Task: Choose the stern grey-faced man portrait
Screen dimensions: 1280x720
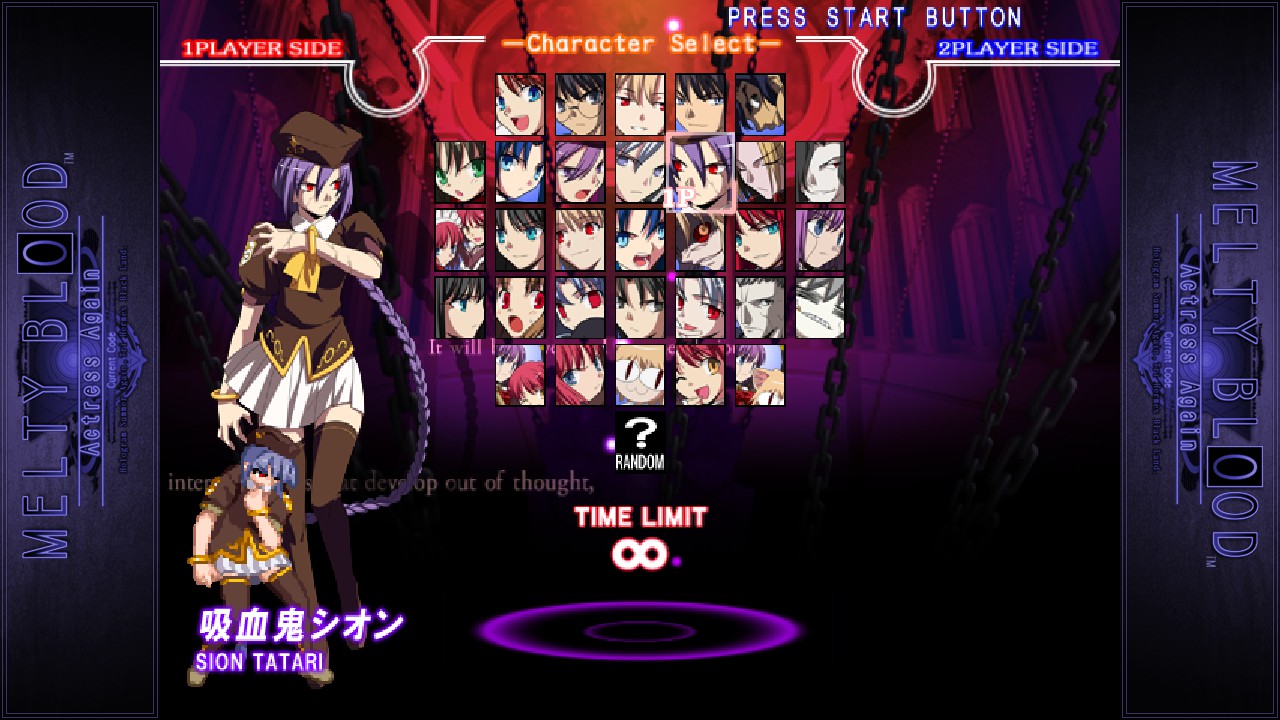Action: coord(760,308)
